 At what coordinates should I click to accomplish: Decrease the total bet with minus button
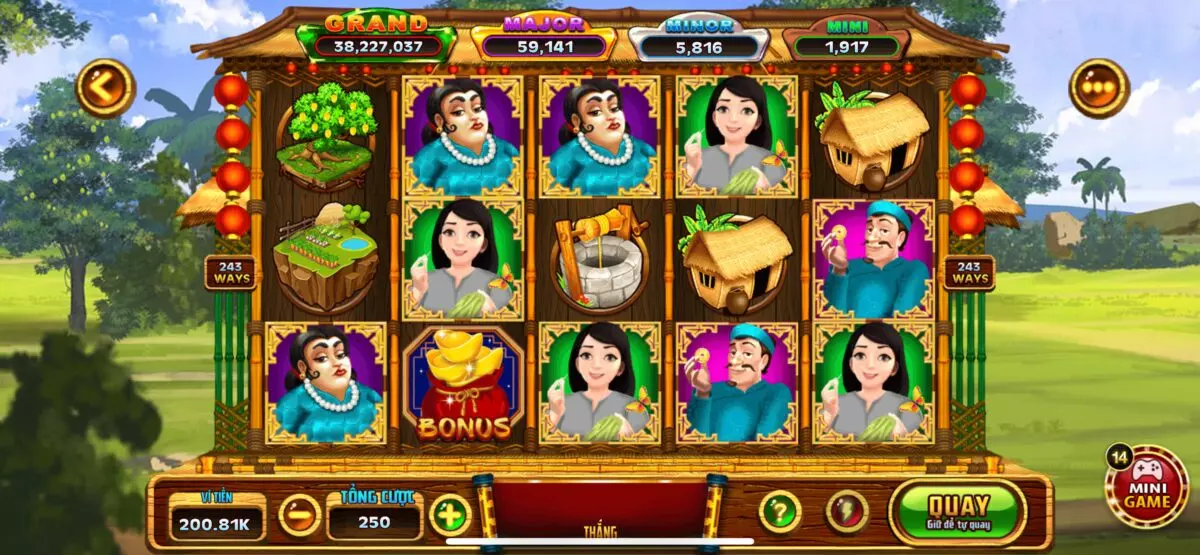pyautogui.click(x=299, y=514)
